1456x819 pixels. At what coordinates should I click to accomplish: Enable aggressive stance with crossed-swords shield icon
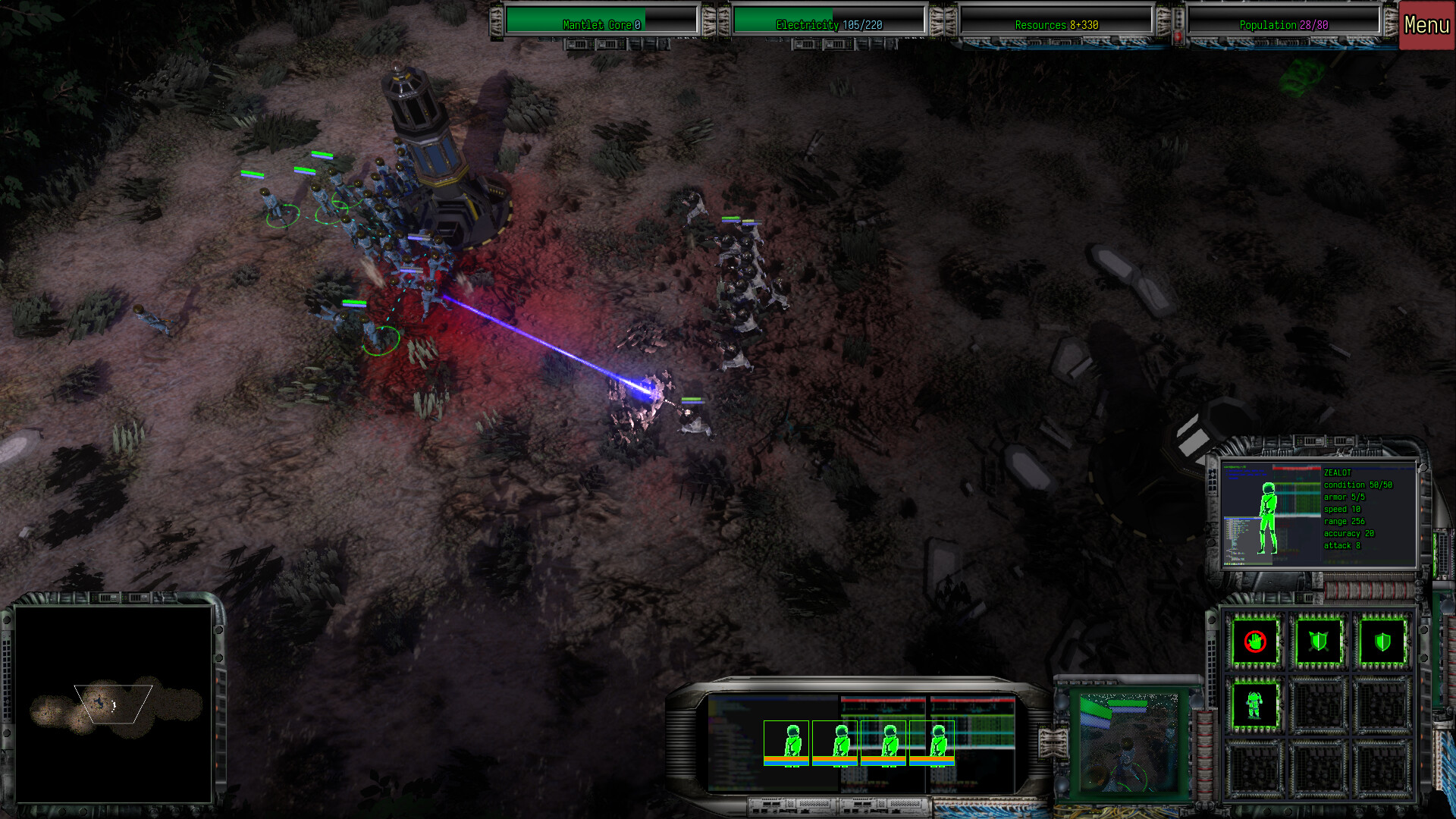[x=1318, y=641]
